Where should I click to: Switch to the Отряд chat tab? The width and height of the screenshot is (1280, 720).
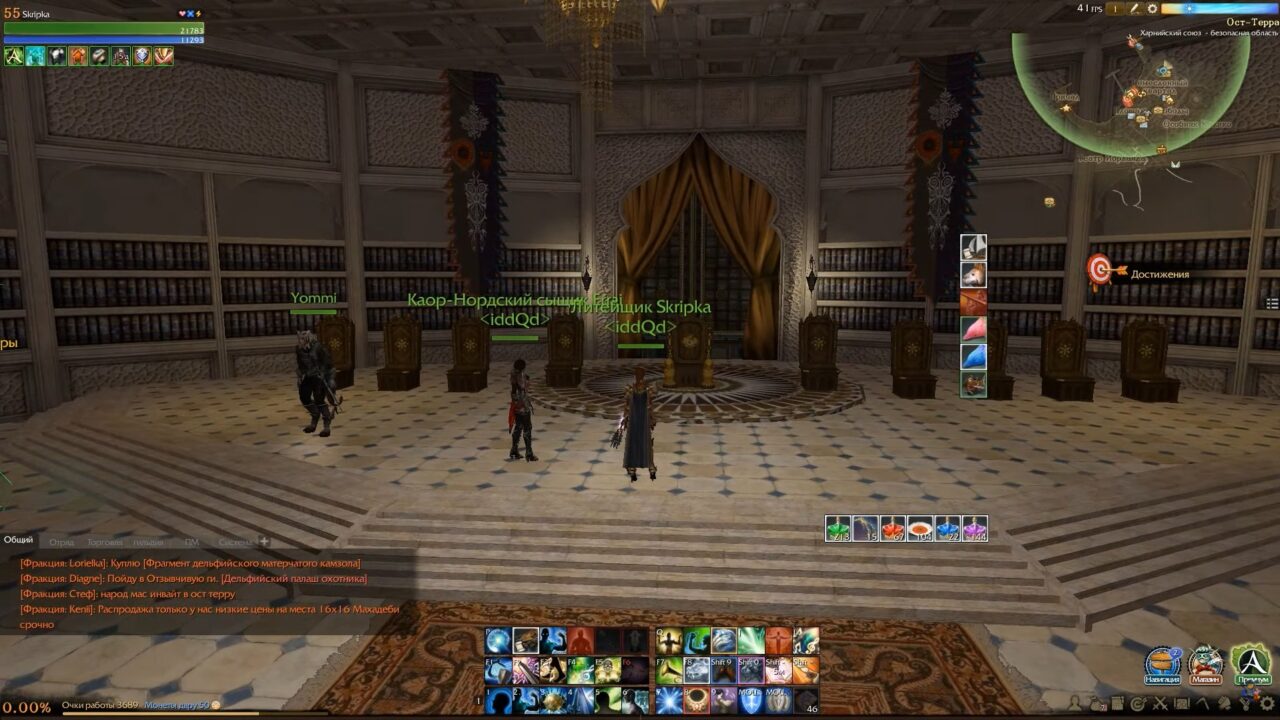point(62,542)
